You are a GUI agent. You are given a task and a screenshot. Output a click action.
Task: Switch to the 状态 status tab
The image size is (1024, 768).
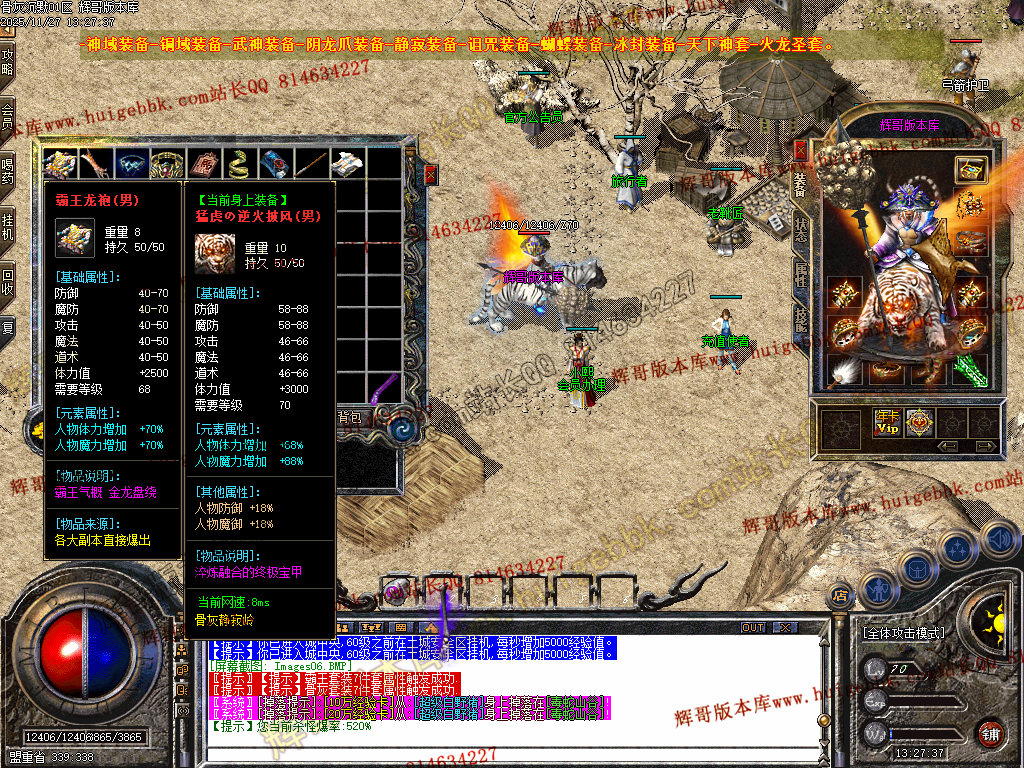(800, 229)
